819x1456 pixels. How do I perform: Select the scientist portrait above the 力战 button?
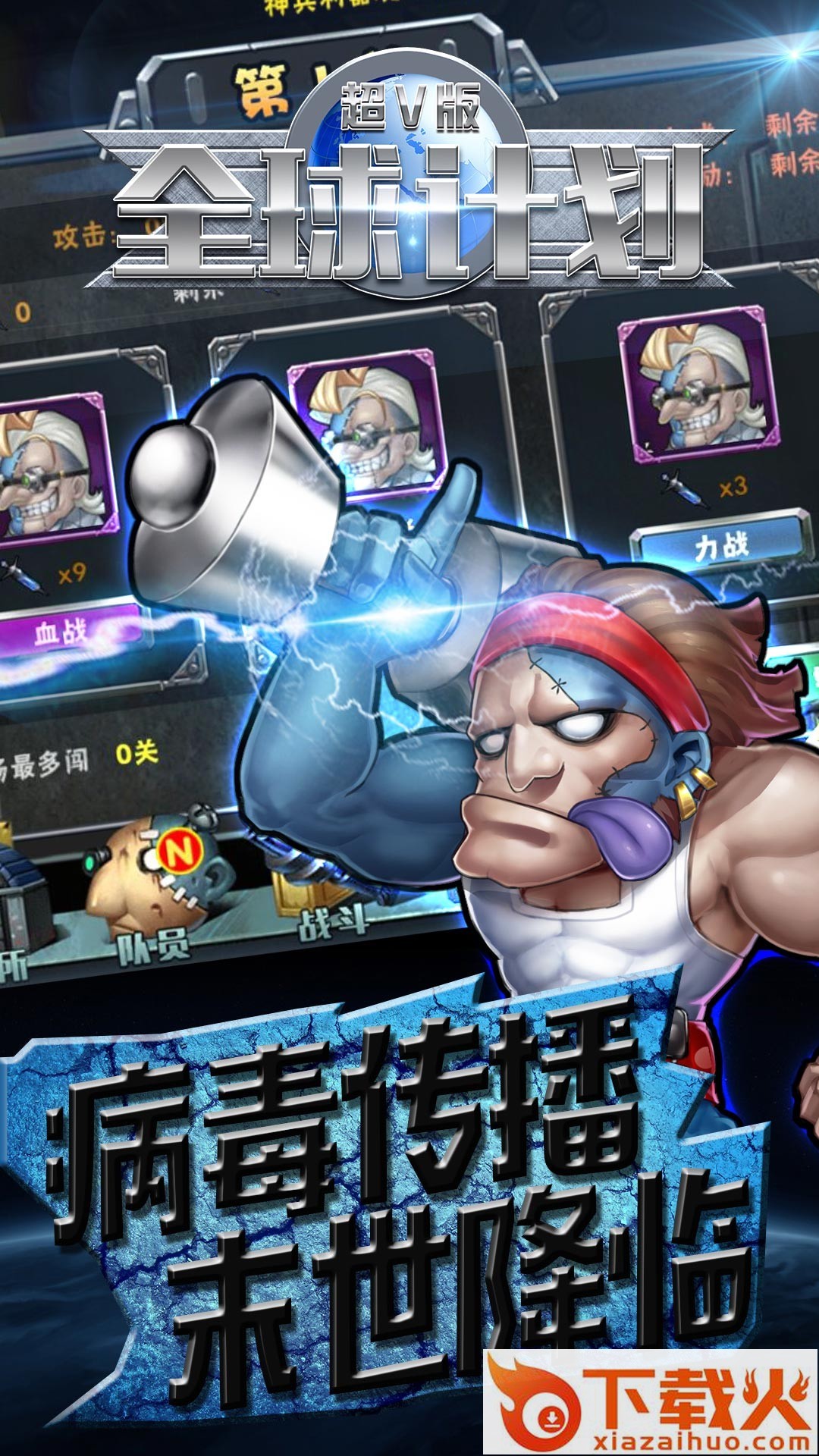point(698,384)
